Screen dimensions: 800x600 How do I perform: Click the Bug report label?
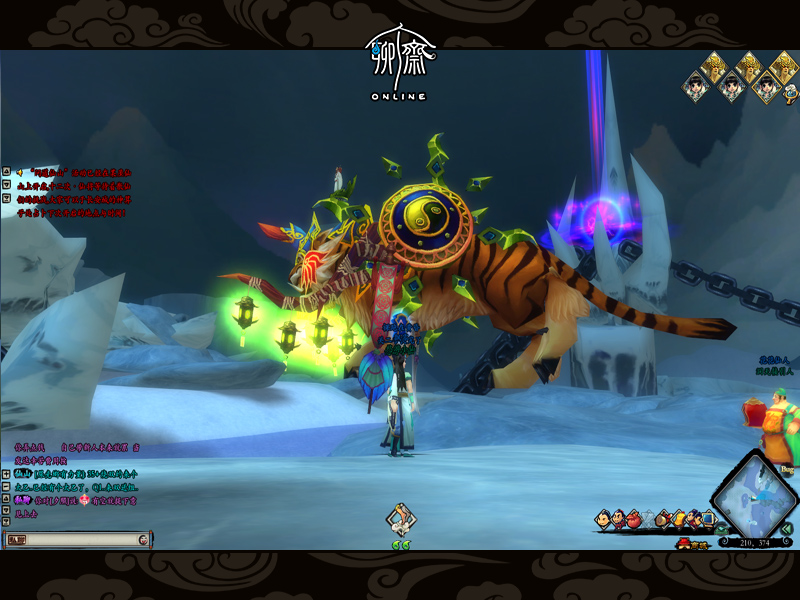(x=787, y=468)
